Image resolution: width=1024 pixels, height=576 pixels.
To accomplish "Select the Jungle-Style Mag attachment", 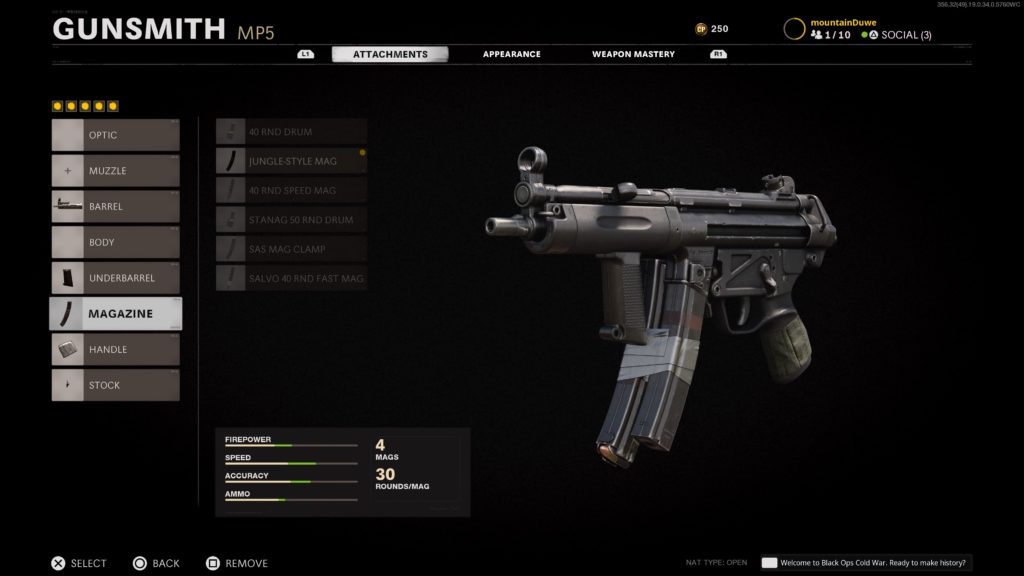I will click(291, 161).
